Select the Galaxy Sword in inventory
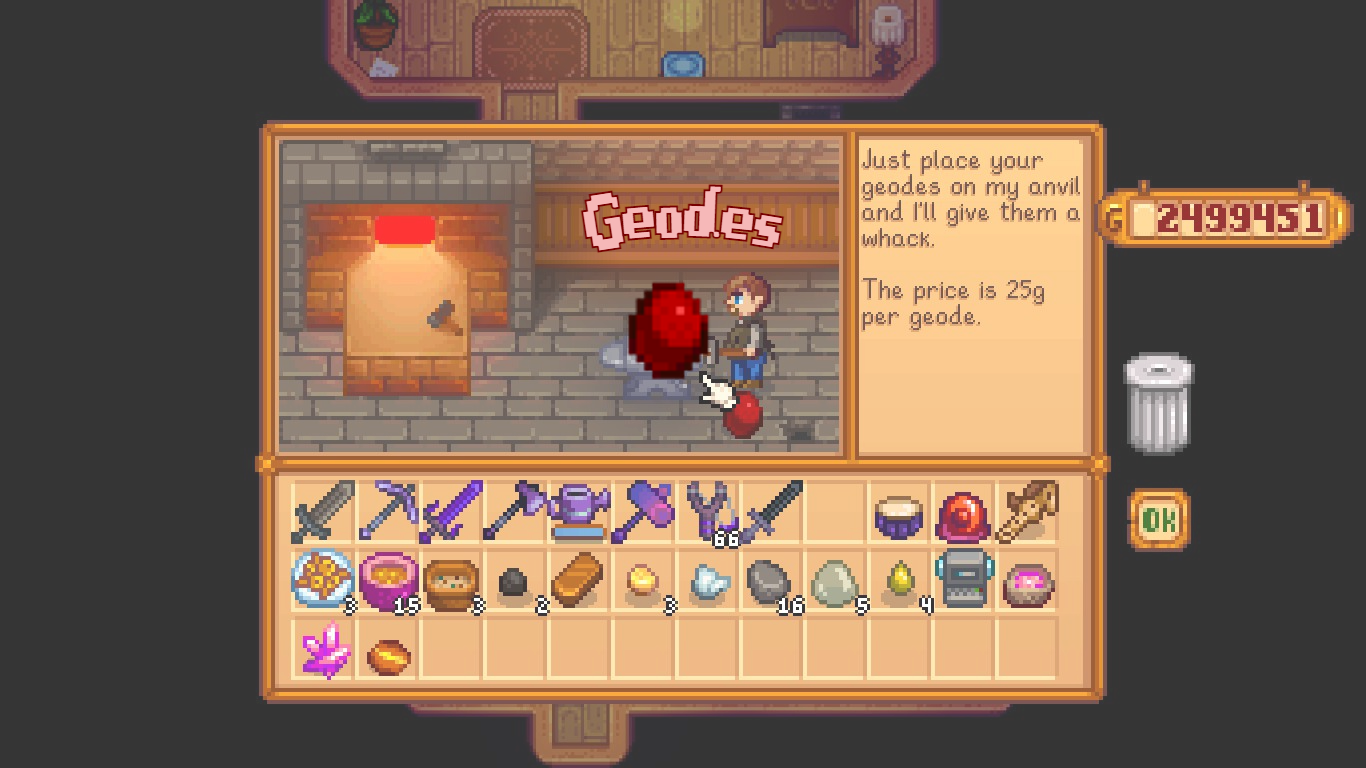1366x768 pixels. [449, 510]
